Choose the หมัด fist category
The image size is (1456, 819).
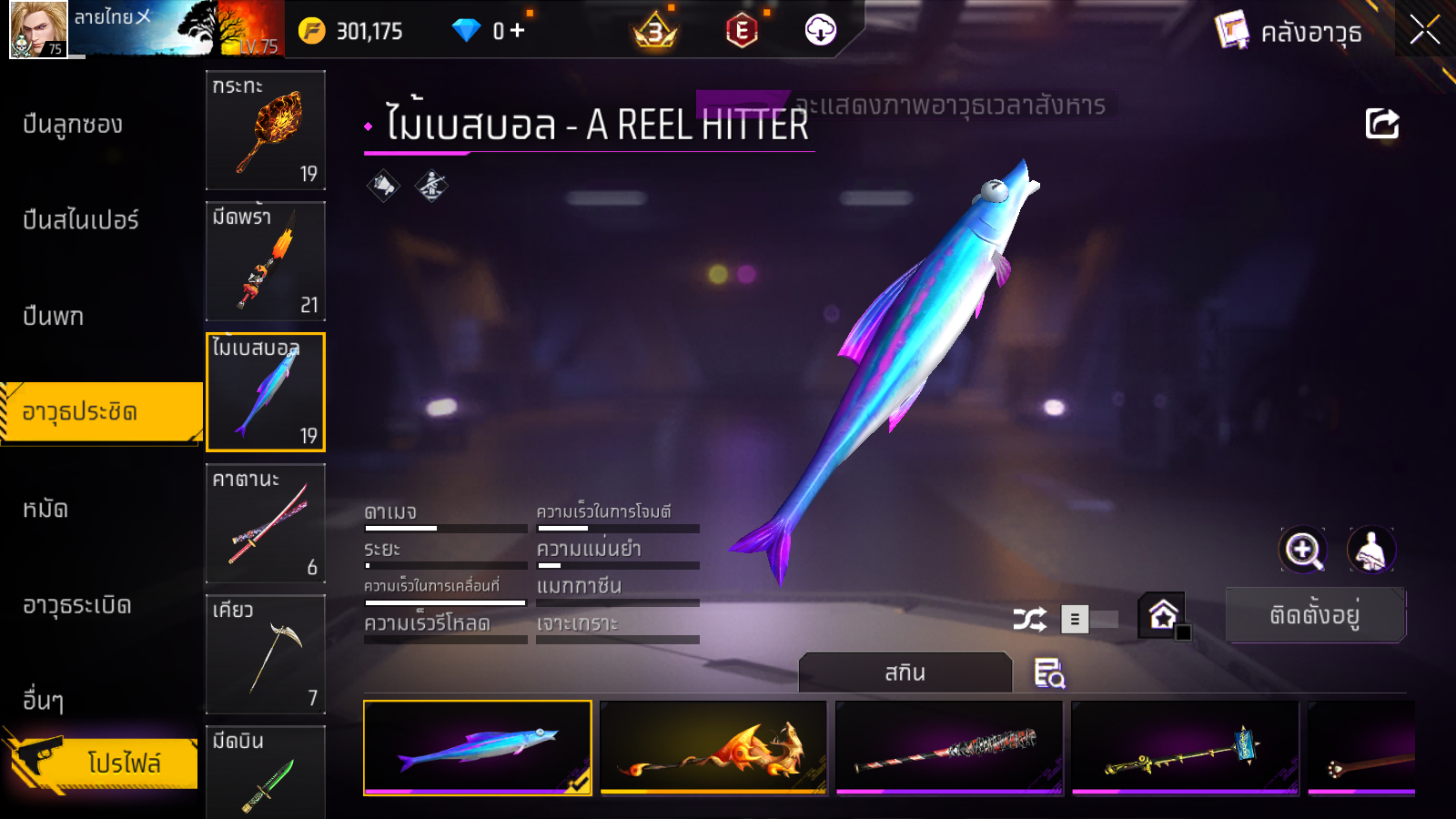point(45,509)
